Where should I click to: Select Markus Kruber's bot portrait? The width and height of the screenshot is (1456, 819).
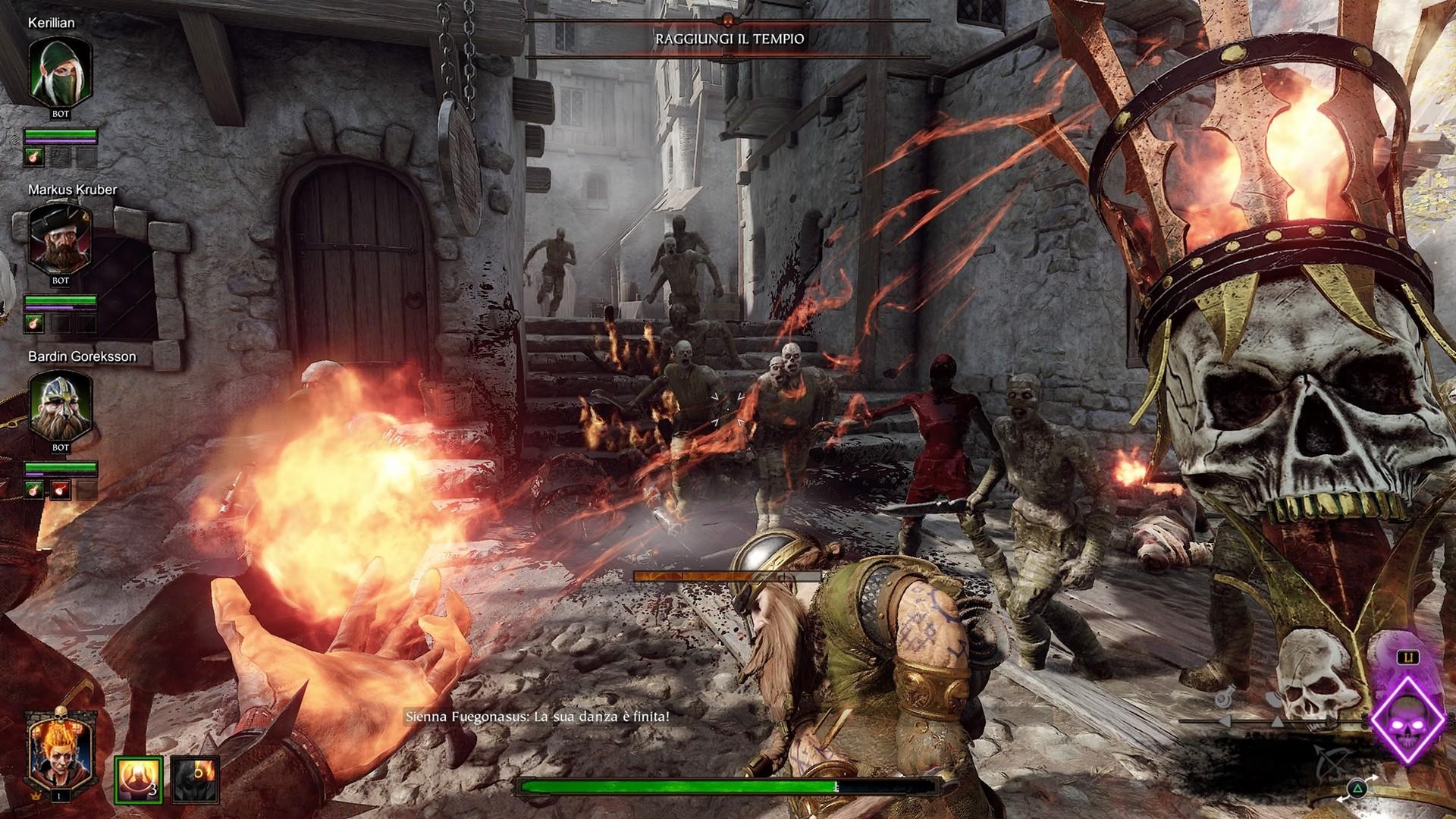tap(60, 241)
